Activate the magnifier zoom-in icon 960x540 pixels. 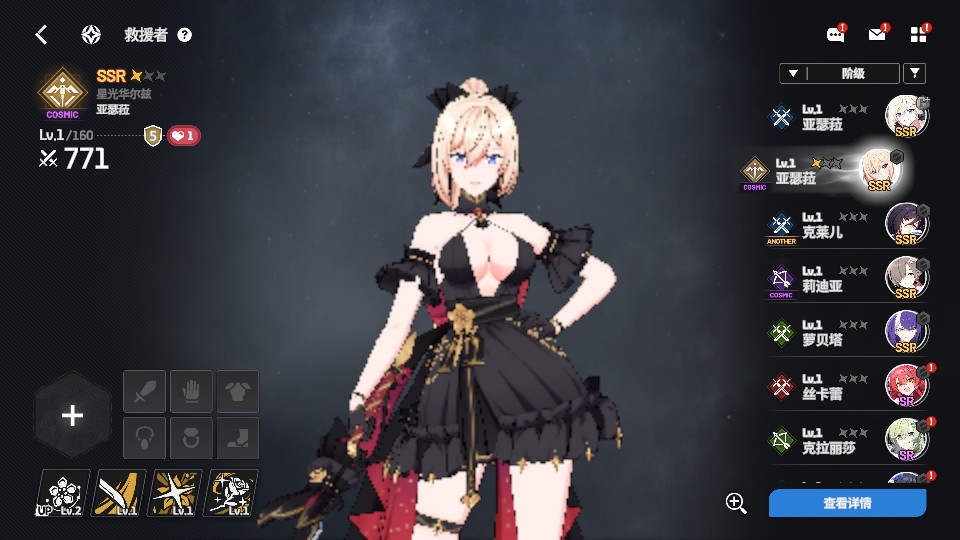[x=737, y=503]
